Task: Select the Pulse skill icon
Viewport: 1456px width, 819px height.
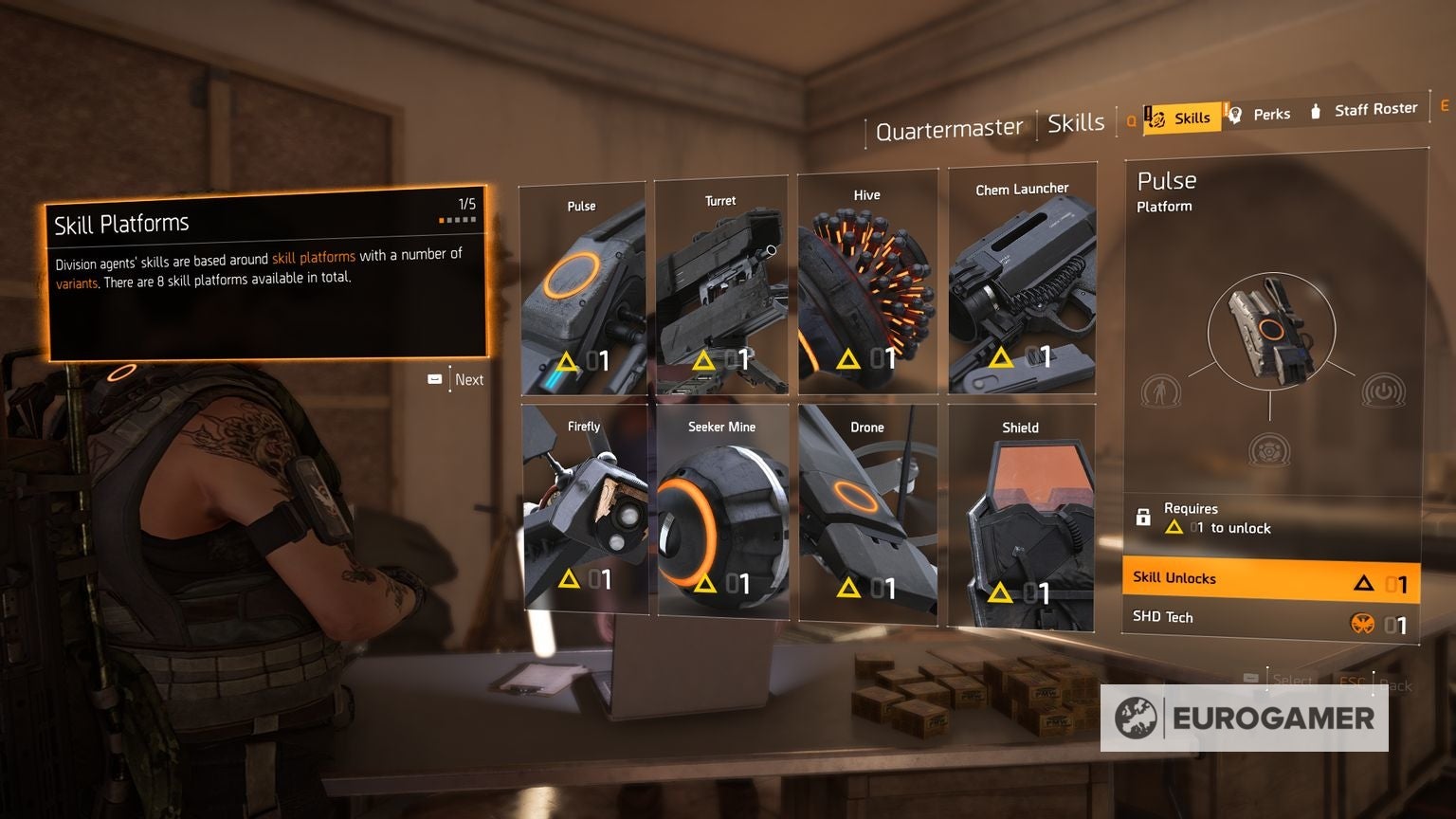Action: tap(582, 284)
